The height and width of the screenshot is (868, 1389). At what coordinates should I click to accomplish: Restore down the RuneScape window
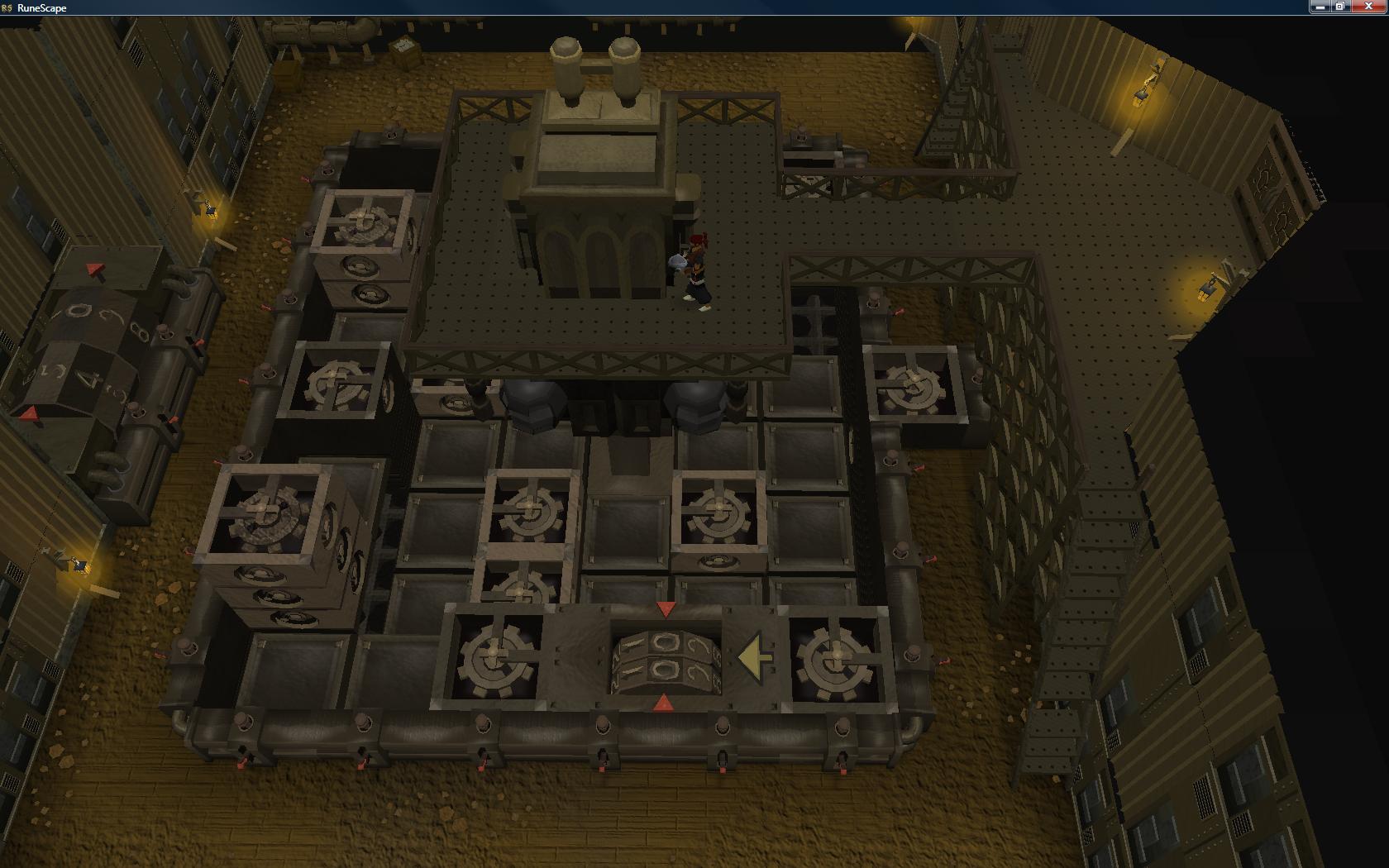pos(1340,7)
